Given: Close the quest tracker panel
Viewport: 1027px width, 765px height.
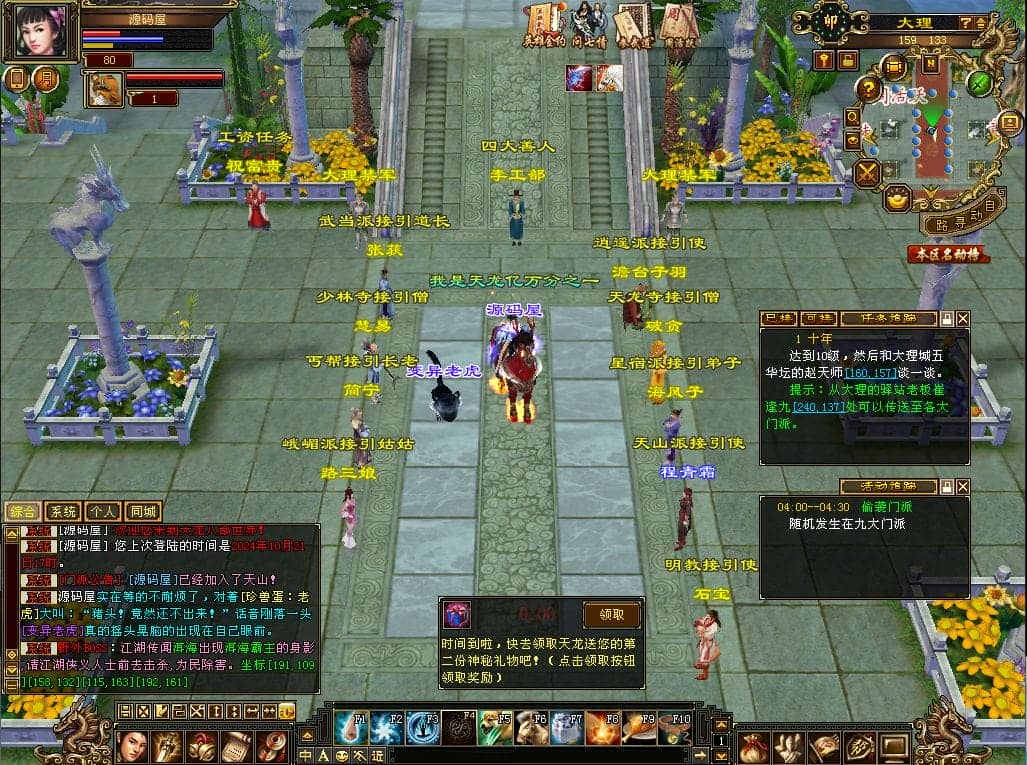Looking at the screenshot, I should coord(963,318).
